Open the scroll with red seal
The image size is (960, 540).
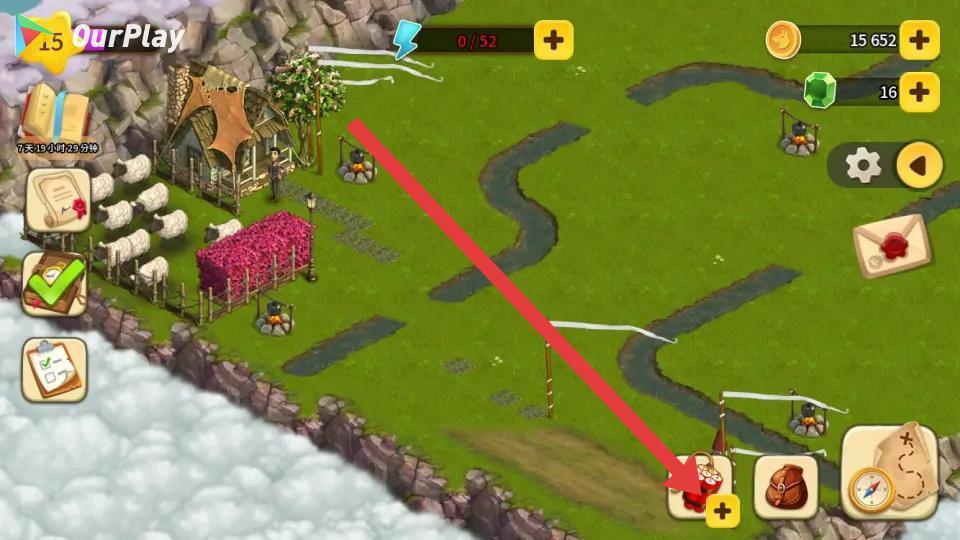click(x=57, y=200)
